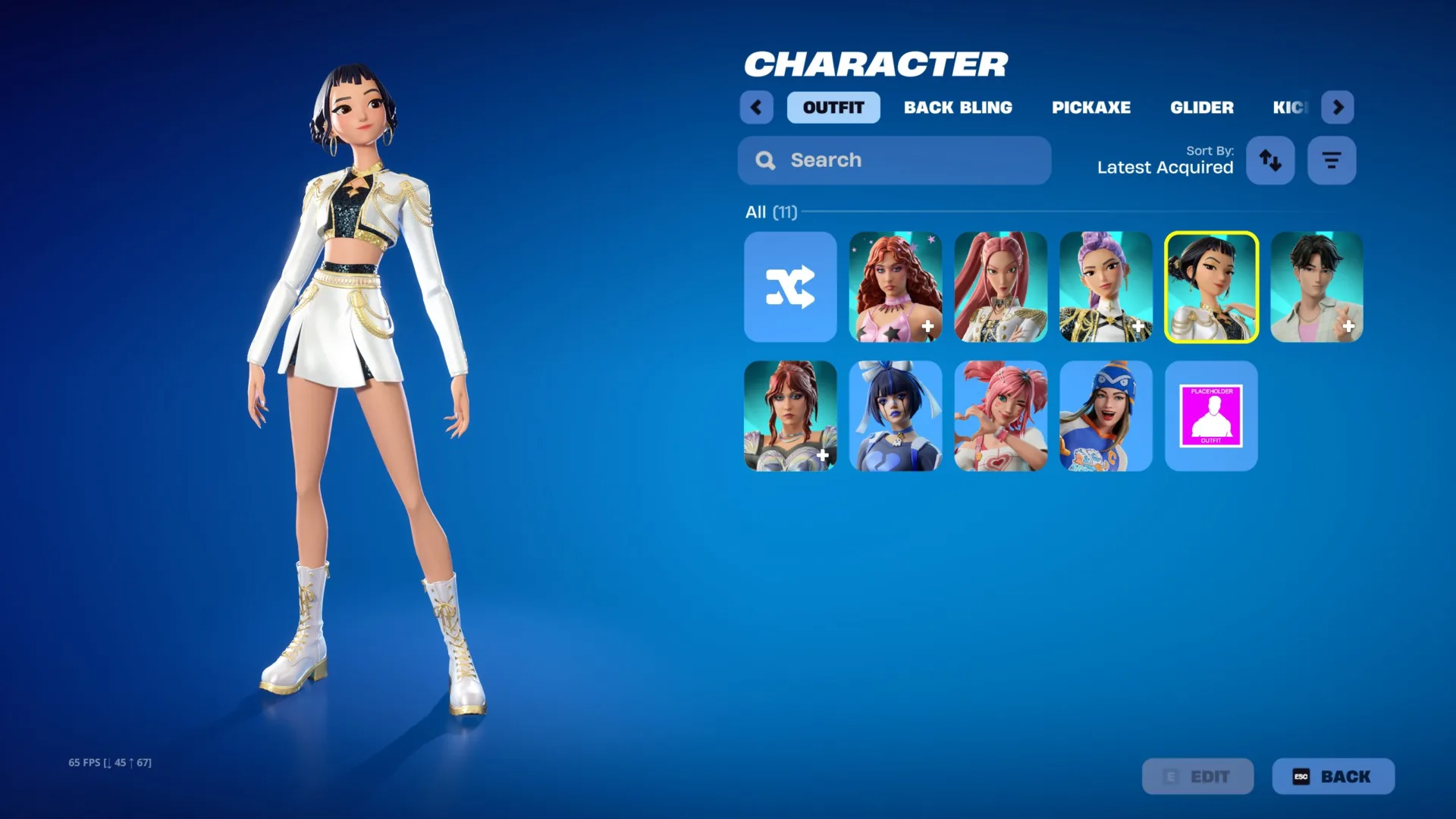This screenshot has width=1456, height=819.
Task: Open the next tab group chevron
Action: pos(1338,108)
